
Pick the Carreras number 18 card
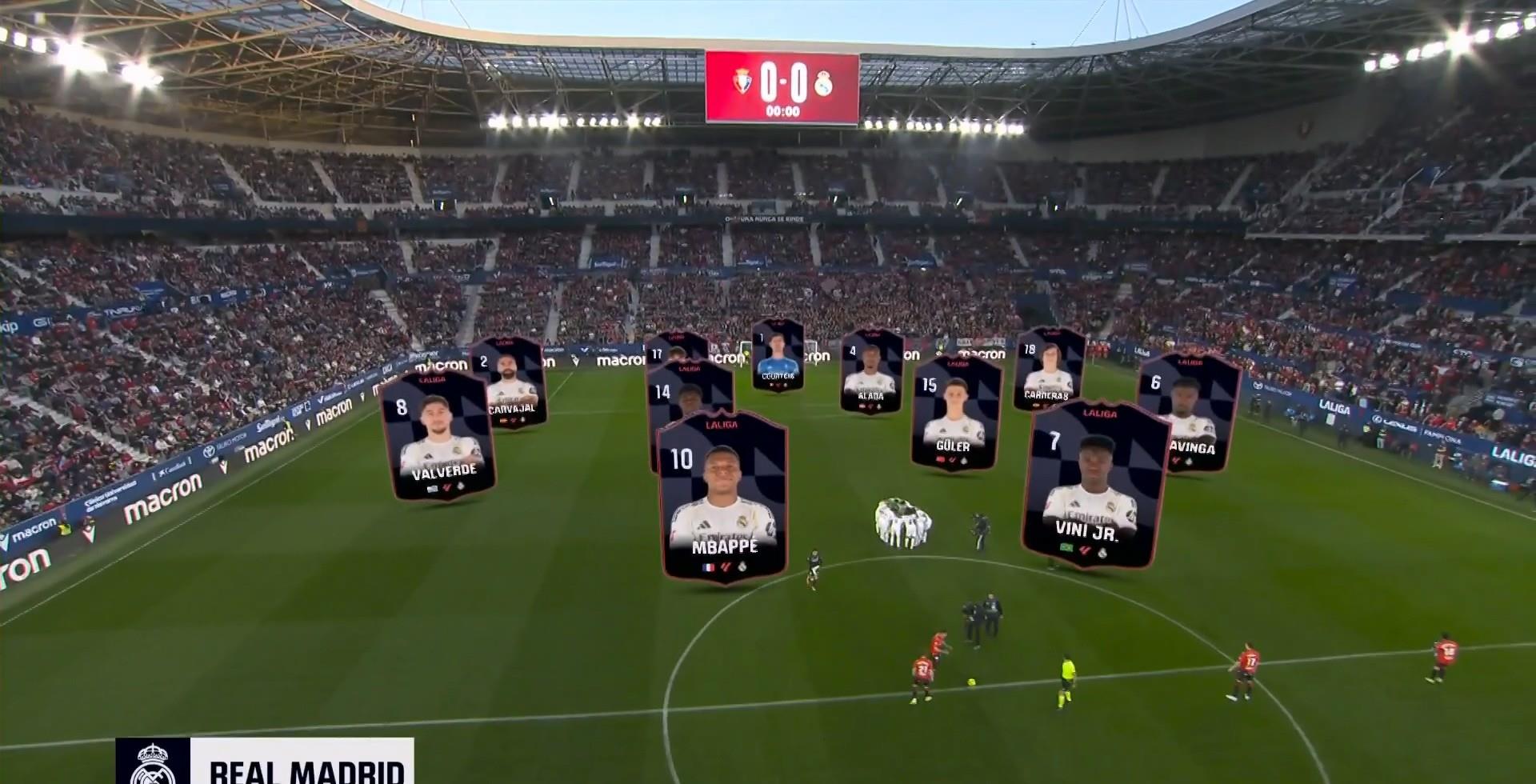(x=1050, y=369)
